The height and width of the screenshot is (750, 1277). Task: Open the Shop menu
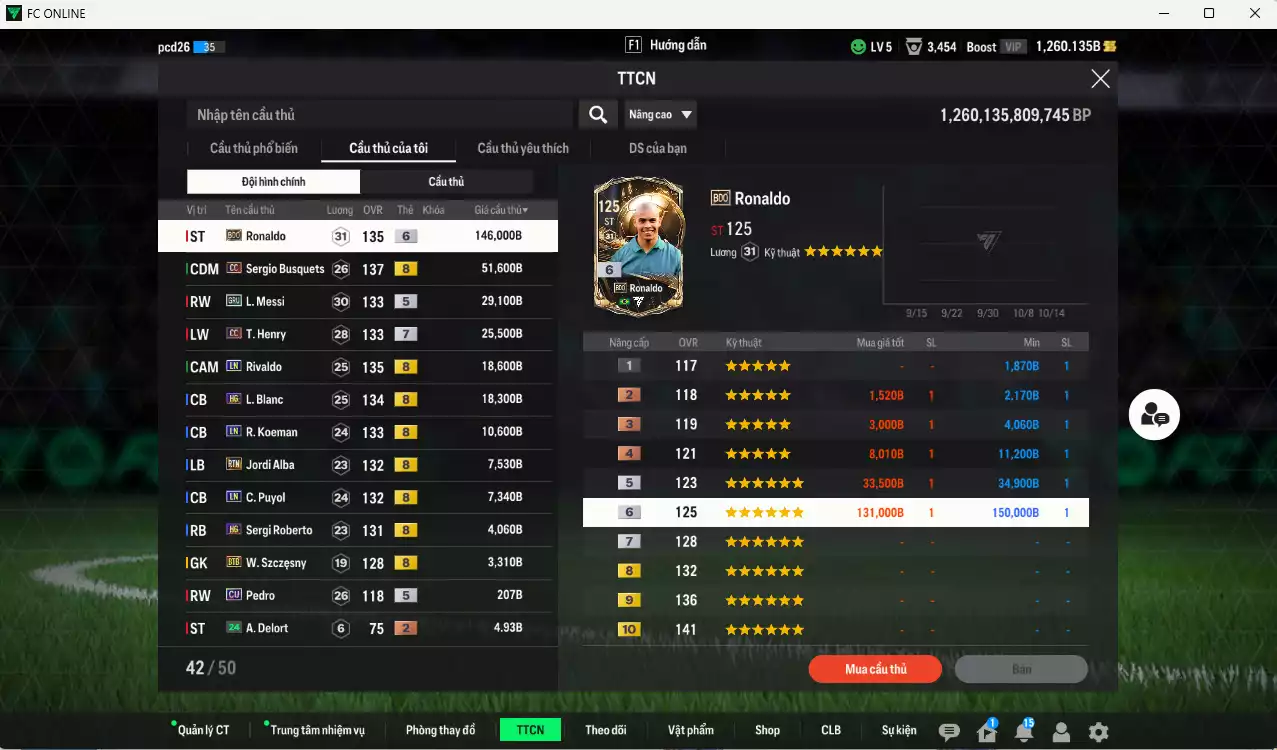click(767, 730)
